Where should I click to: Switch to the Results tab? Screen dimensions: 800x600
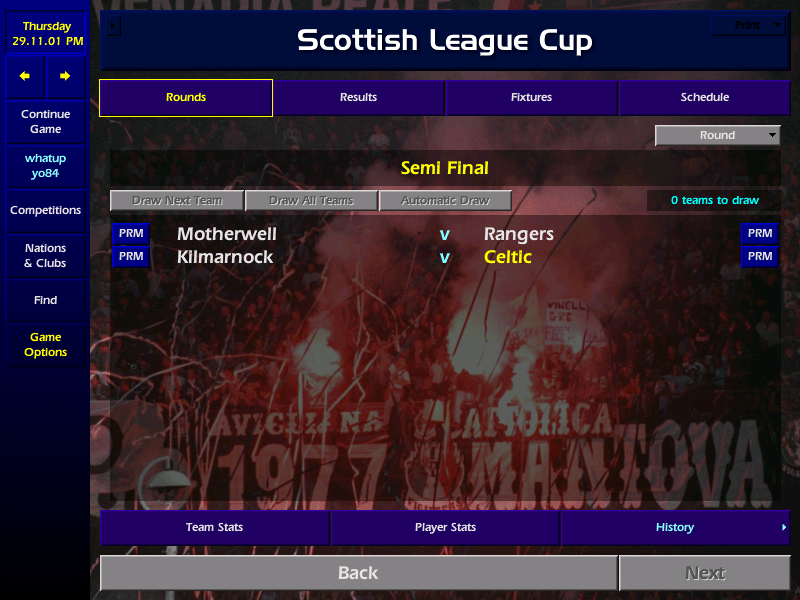point(358,98)
